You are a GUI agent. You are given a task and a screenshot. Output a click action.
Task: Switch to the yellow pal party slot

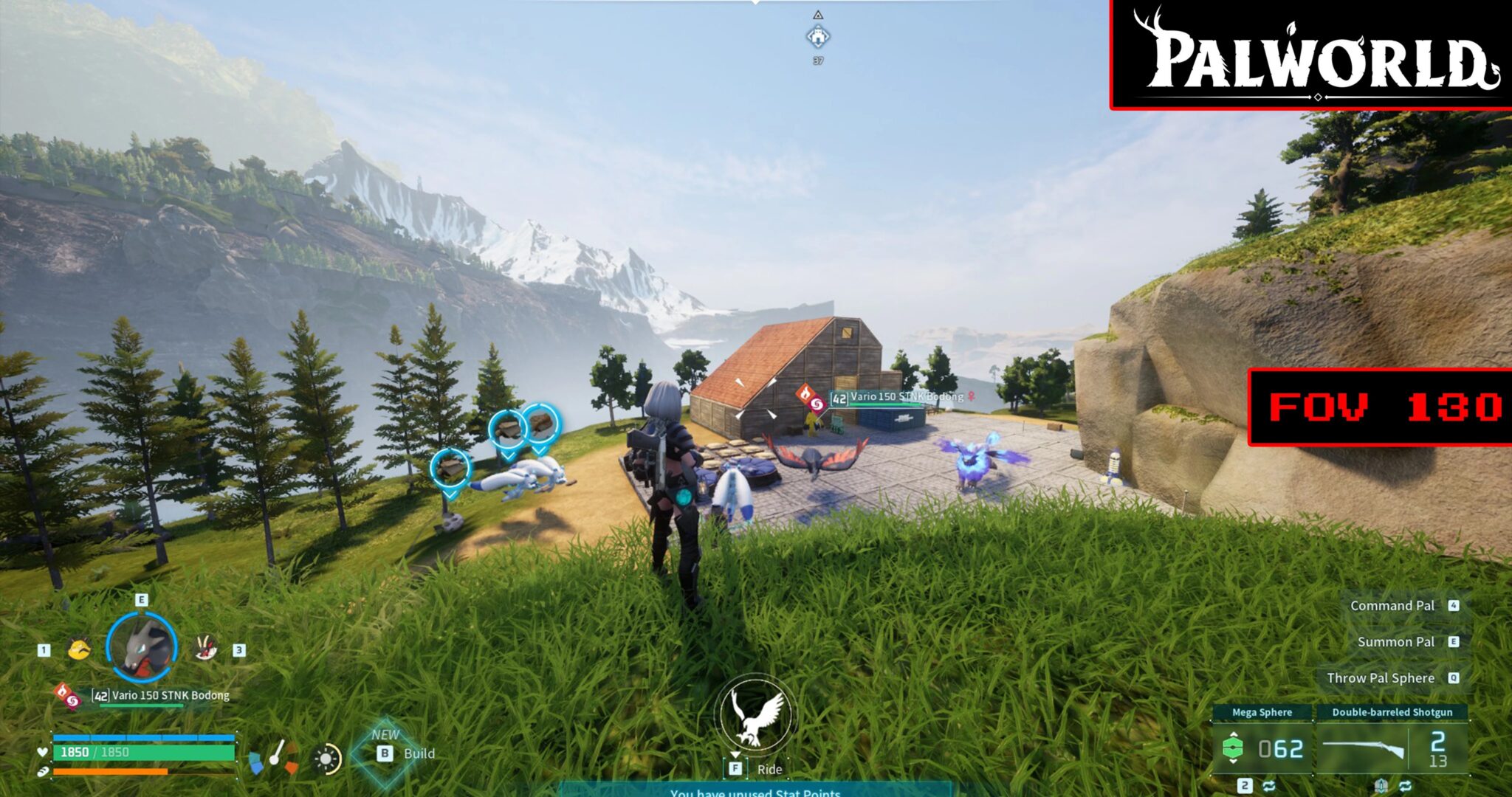coord(80,649)
